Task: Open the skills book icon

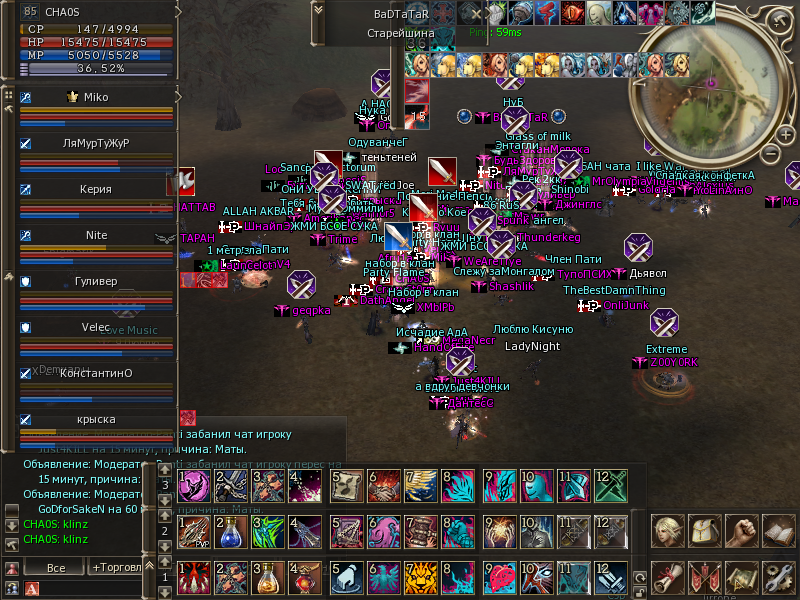Action: (x=778, y=531)
